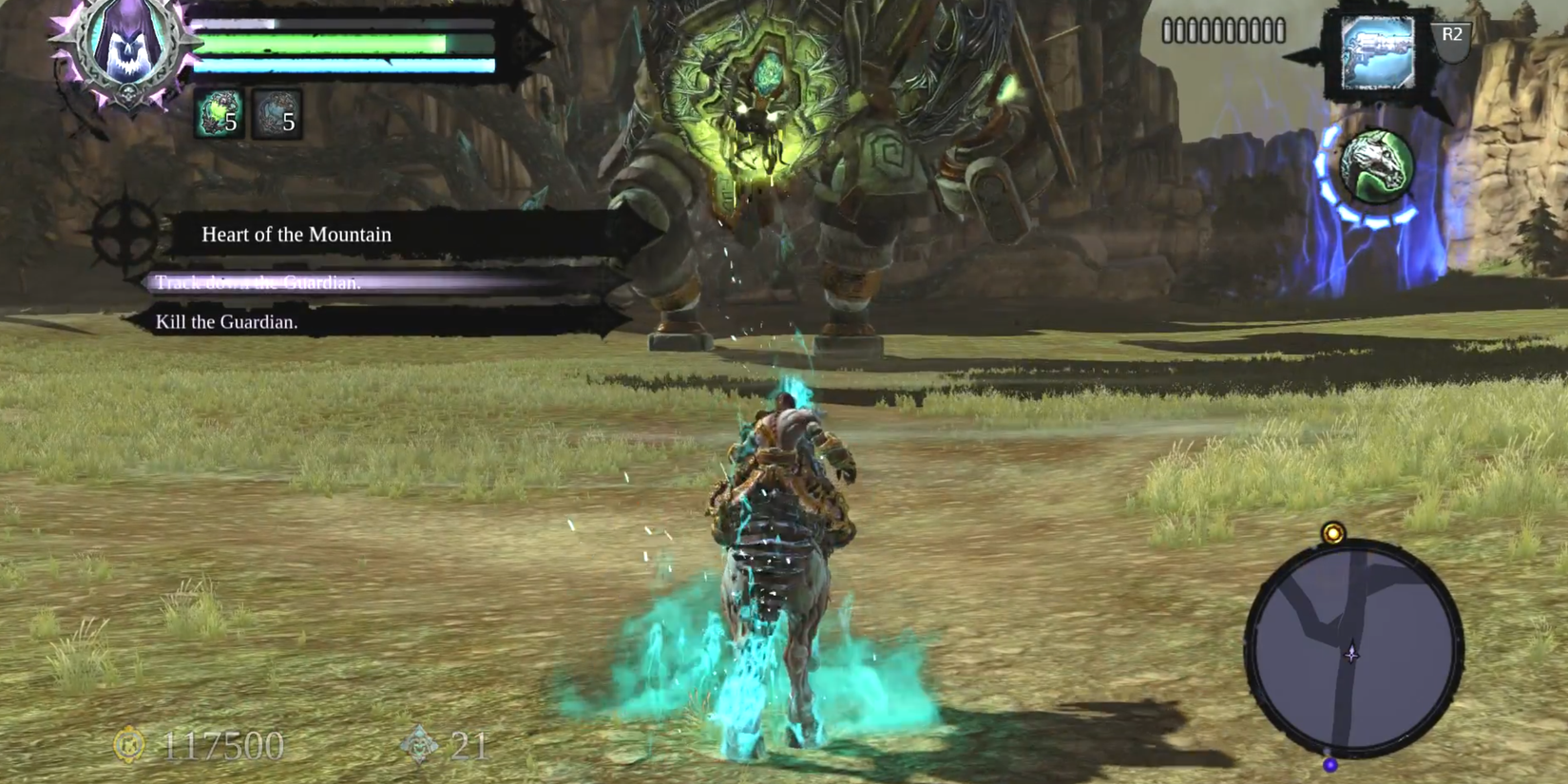
Task: Click the yellow waypoint dot atop the minimap
Action: pos(1331,534)
